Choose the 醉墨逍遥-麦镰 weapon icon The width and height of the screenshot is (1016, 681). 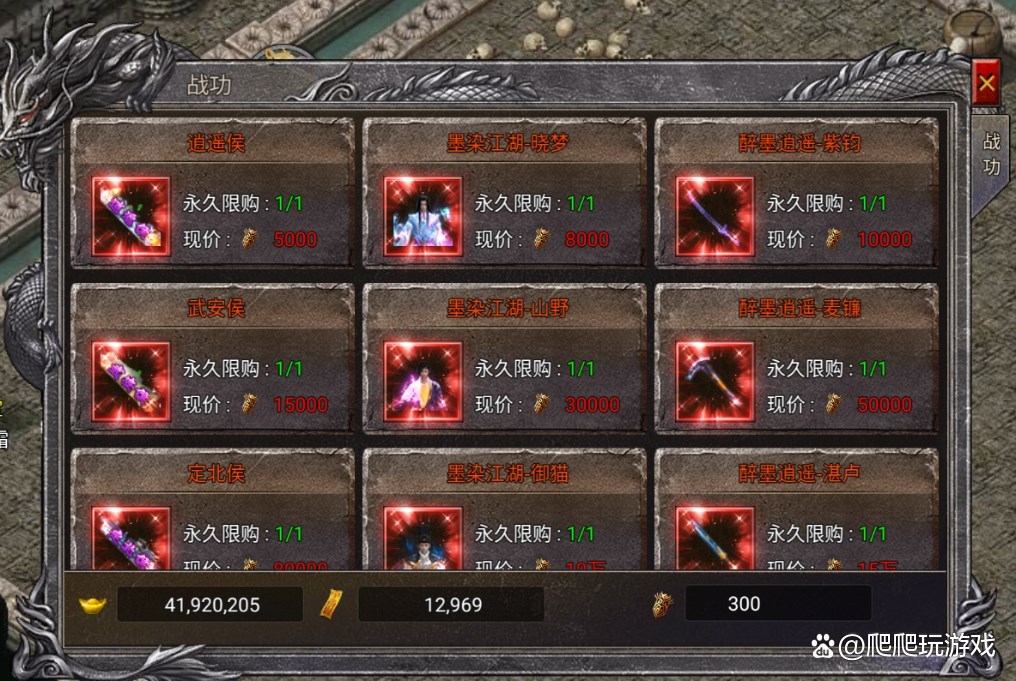714,381
